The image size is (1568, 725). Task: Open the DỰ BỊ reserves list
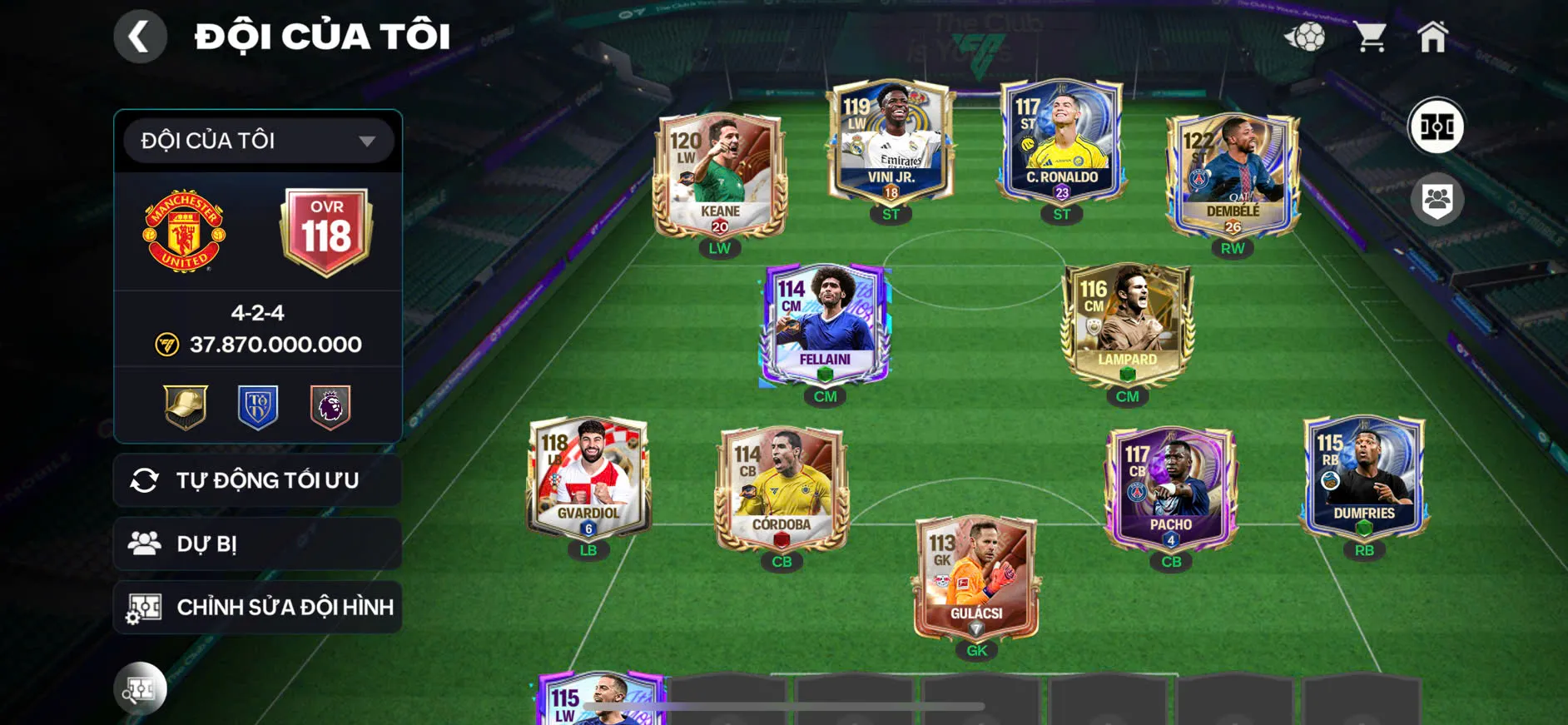256,544
